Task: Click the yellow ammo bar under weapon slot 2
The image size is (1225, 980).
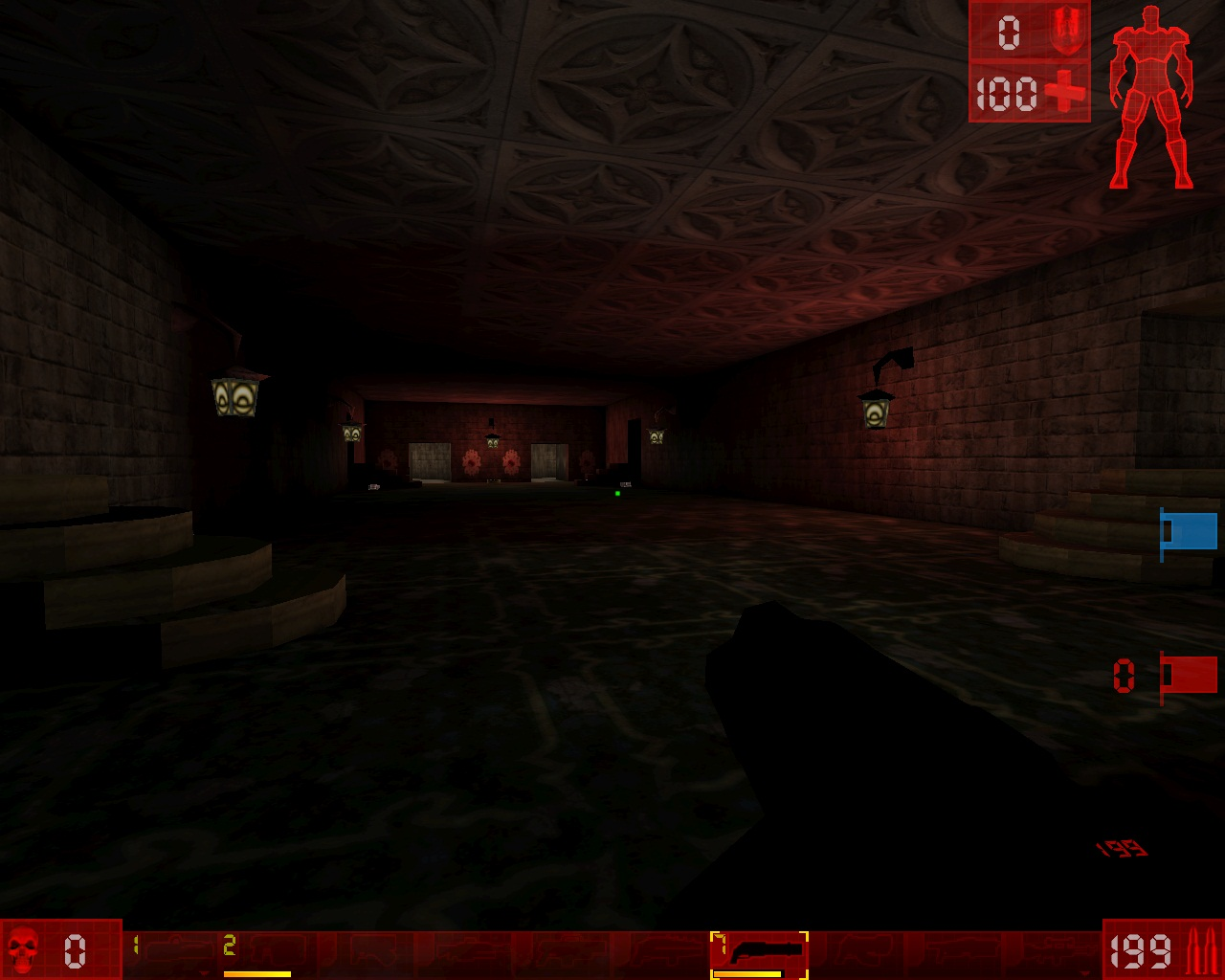Action: 258,974
